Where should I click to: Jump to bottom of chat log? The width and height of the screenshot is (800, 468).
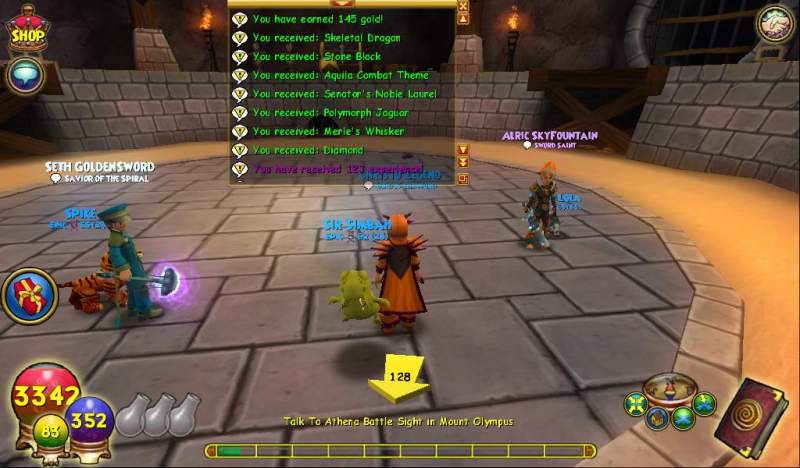(463, 163)
